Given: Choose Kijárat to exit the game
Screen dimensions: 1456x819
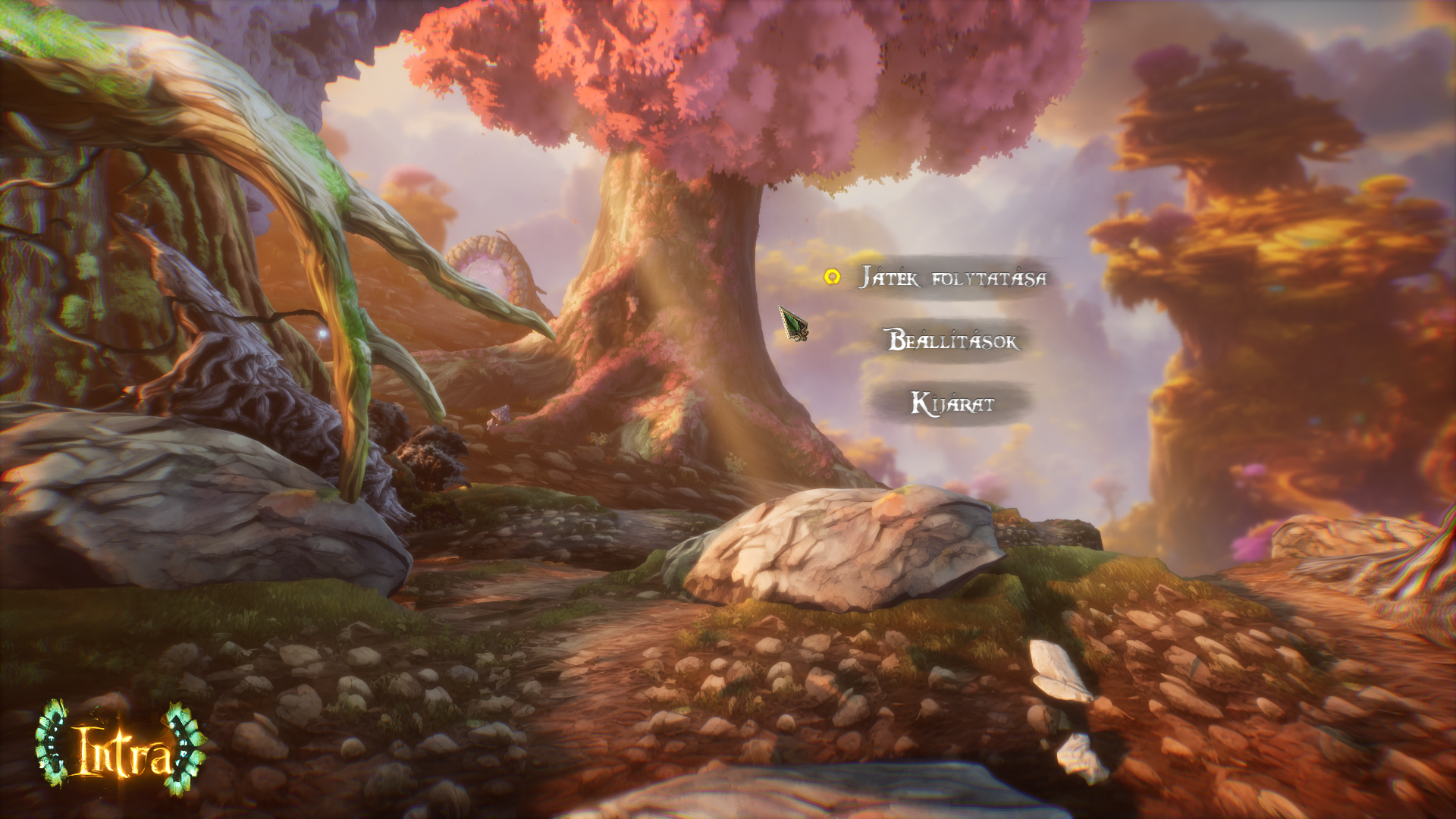Looking at the screenshot, I should (952, 403).
